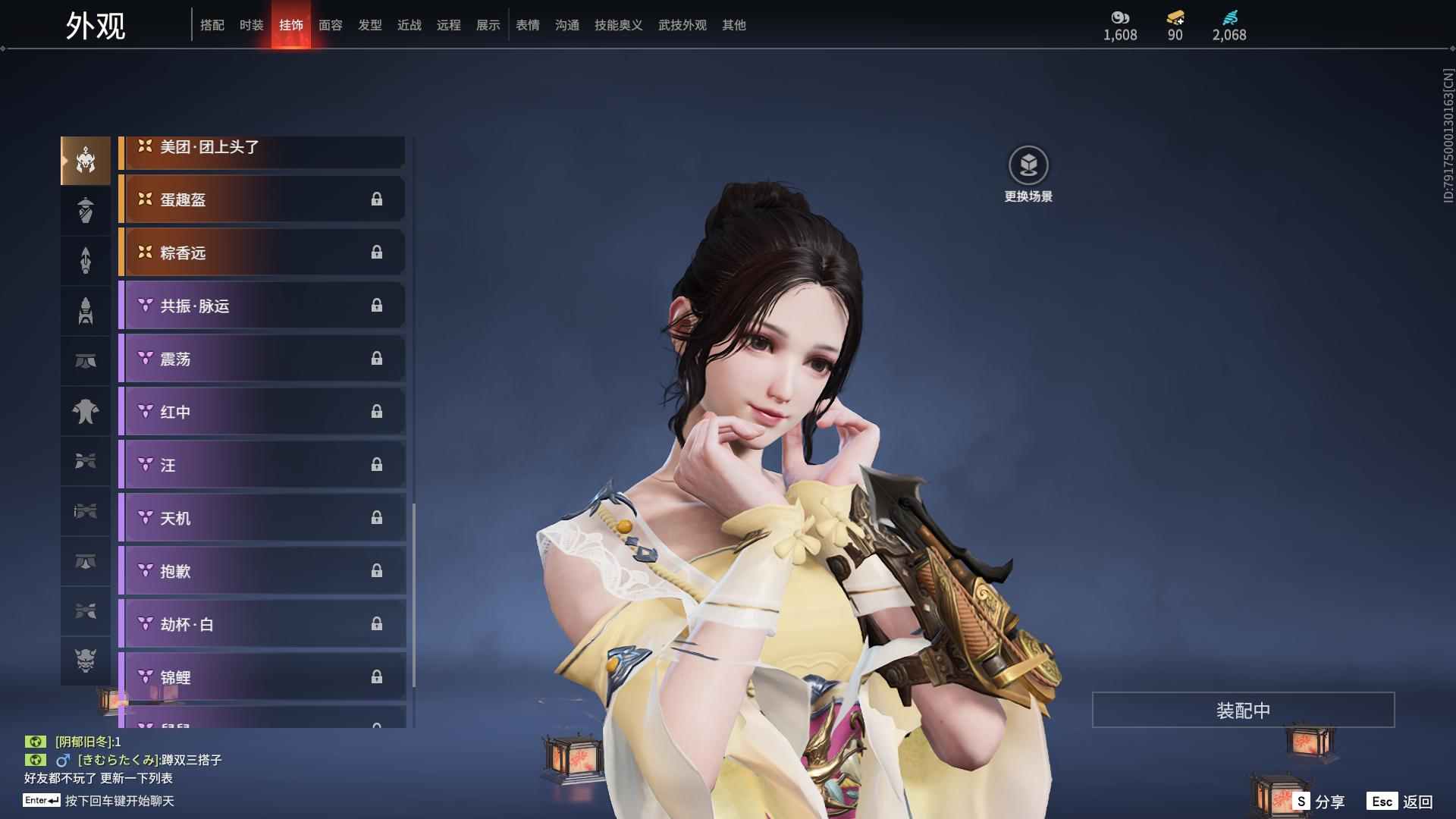Switch to the 武技外观 menu item
This screenshot has width=1456, height=819.
pyautogui.click(x=682, y=25)
